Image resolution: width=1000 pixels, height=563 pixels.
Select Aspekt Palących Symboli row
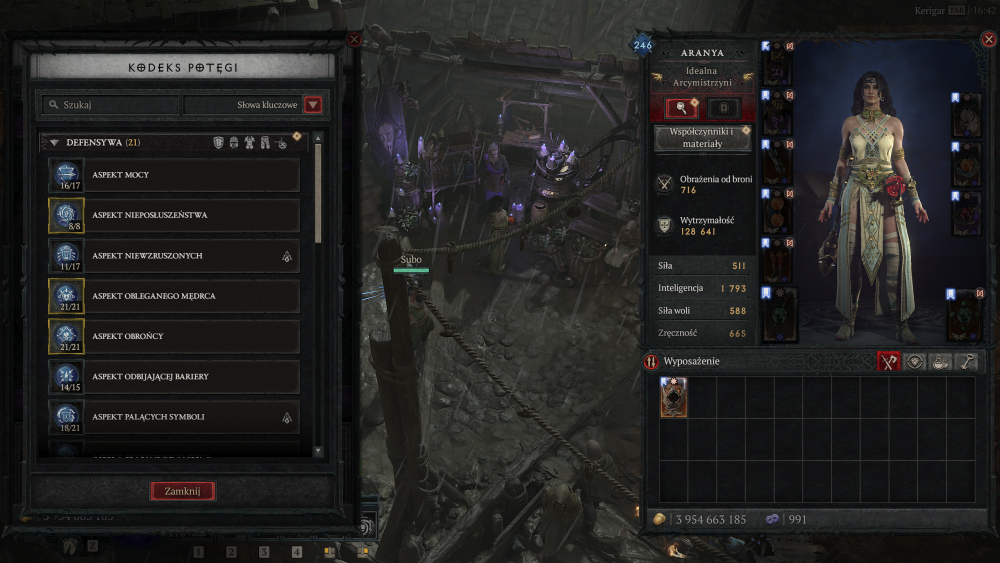pos(175,417)
